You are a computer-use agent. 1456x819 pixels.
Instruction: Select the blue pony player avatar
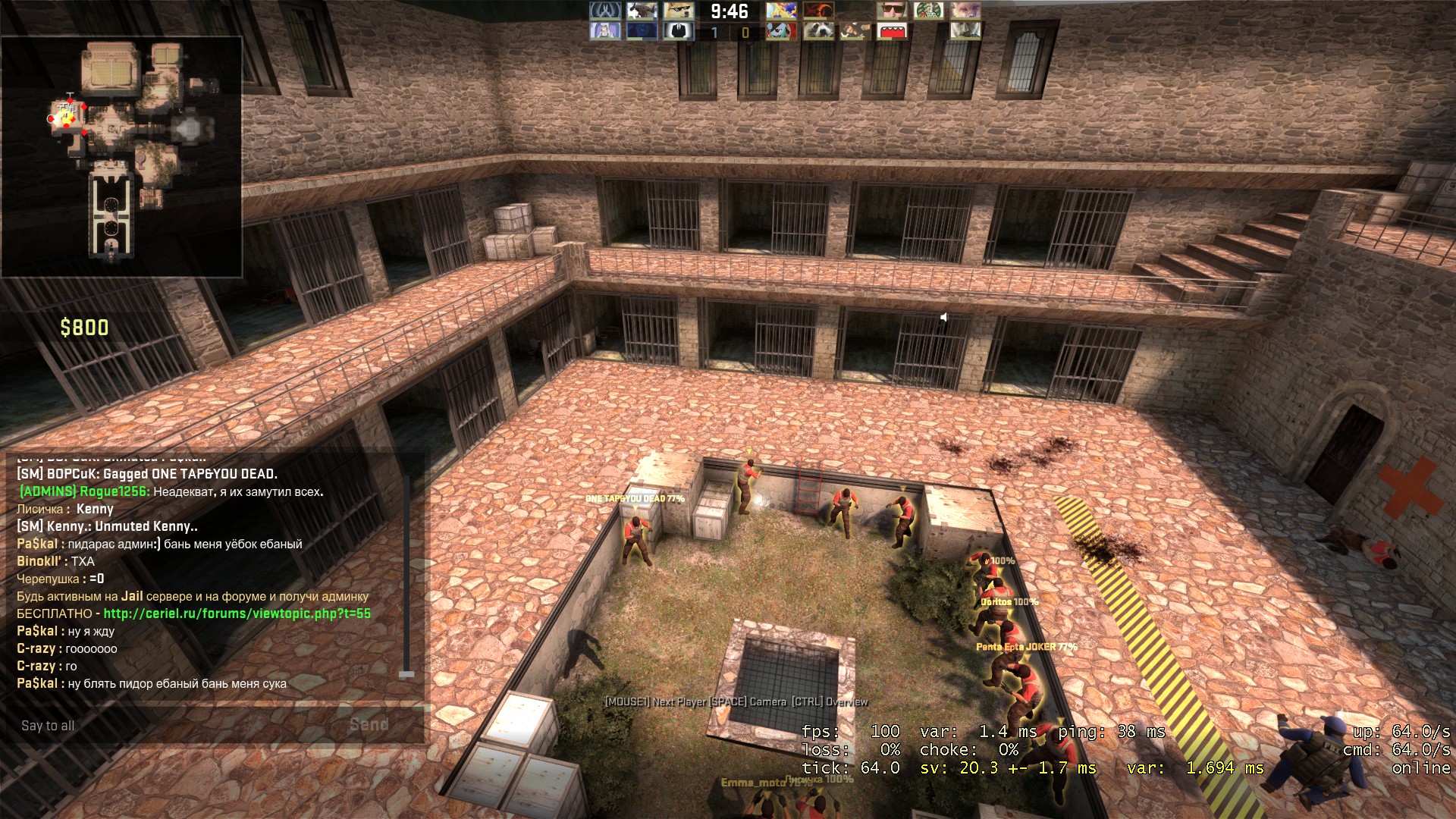(x=781, y=31)
